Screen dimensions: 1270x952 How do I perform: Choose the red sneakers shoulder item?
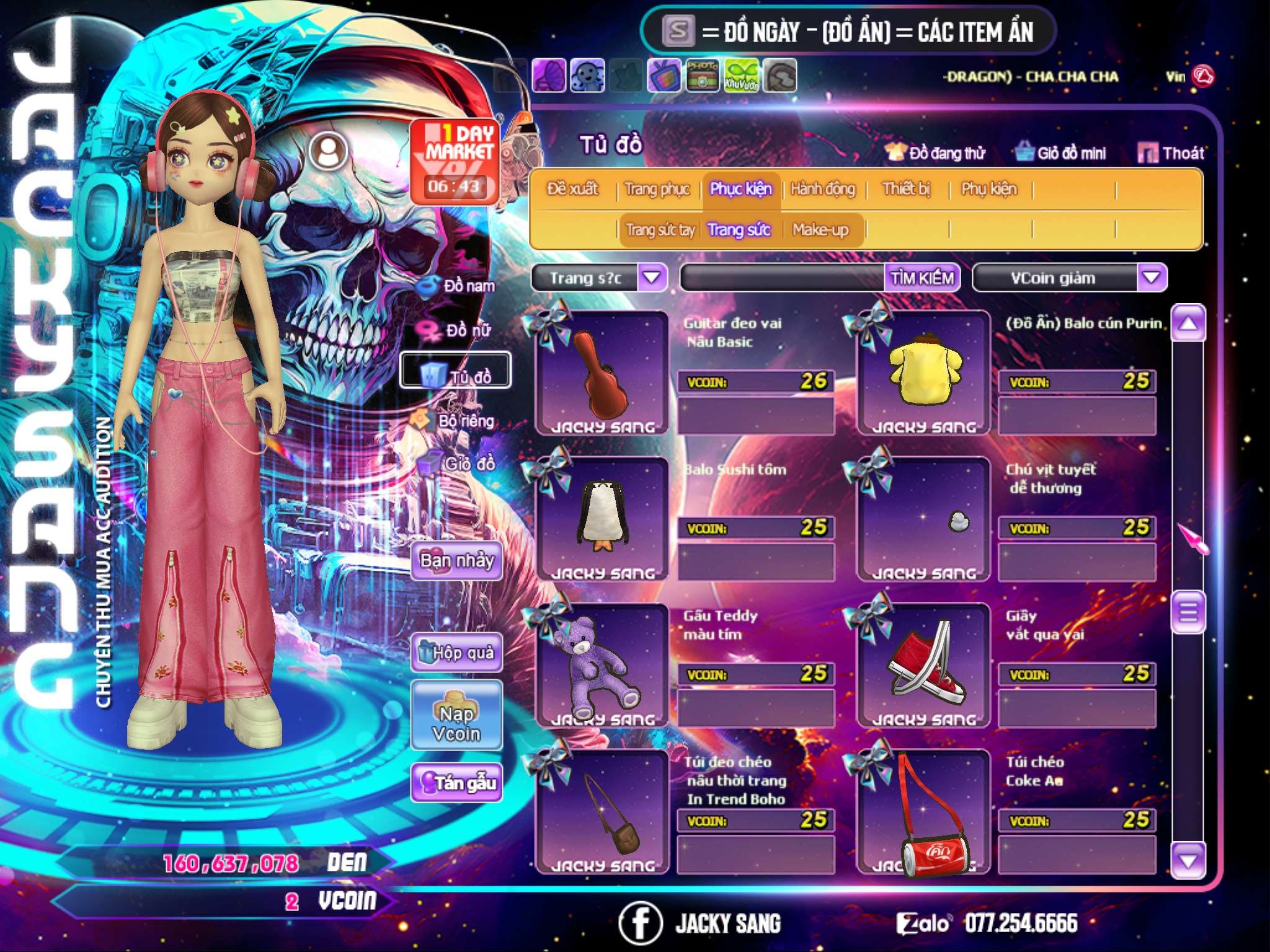tap(923, 666)
